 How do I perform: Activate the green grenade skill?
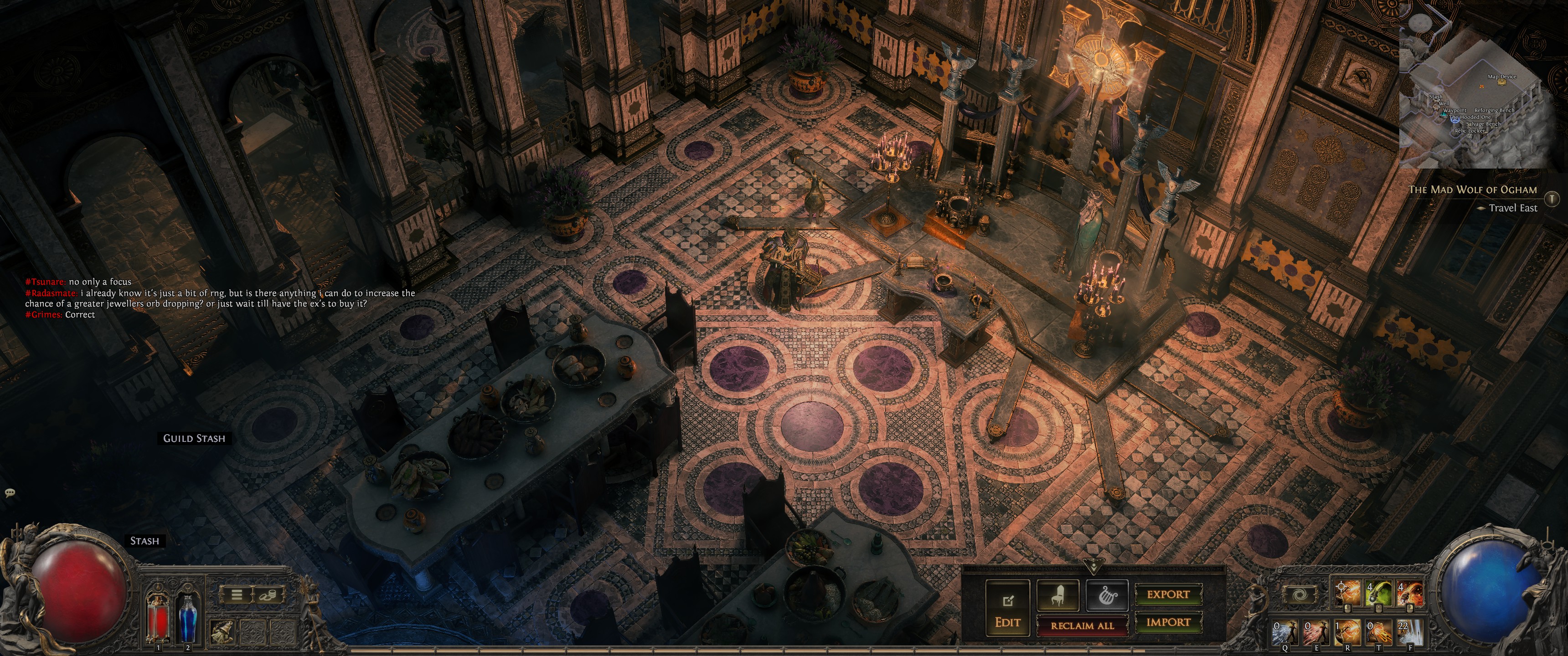pyautogui.click(x=1378, y=593)
